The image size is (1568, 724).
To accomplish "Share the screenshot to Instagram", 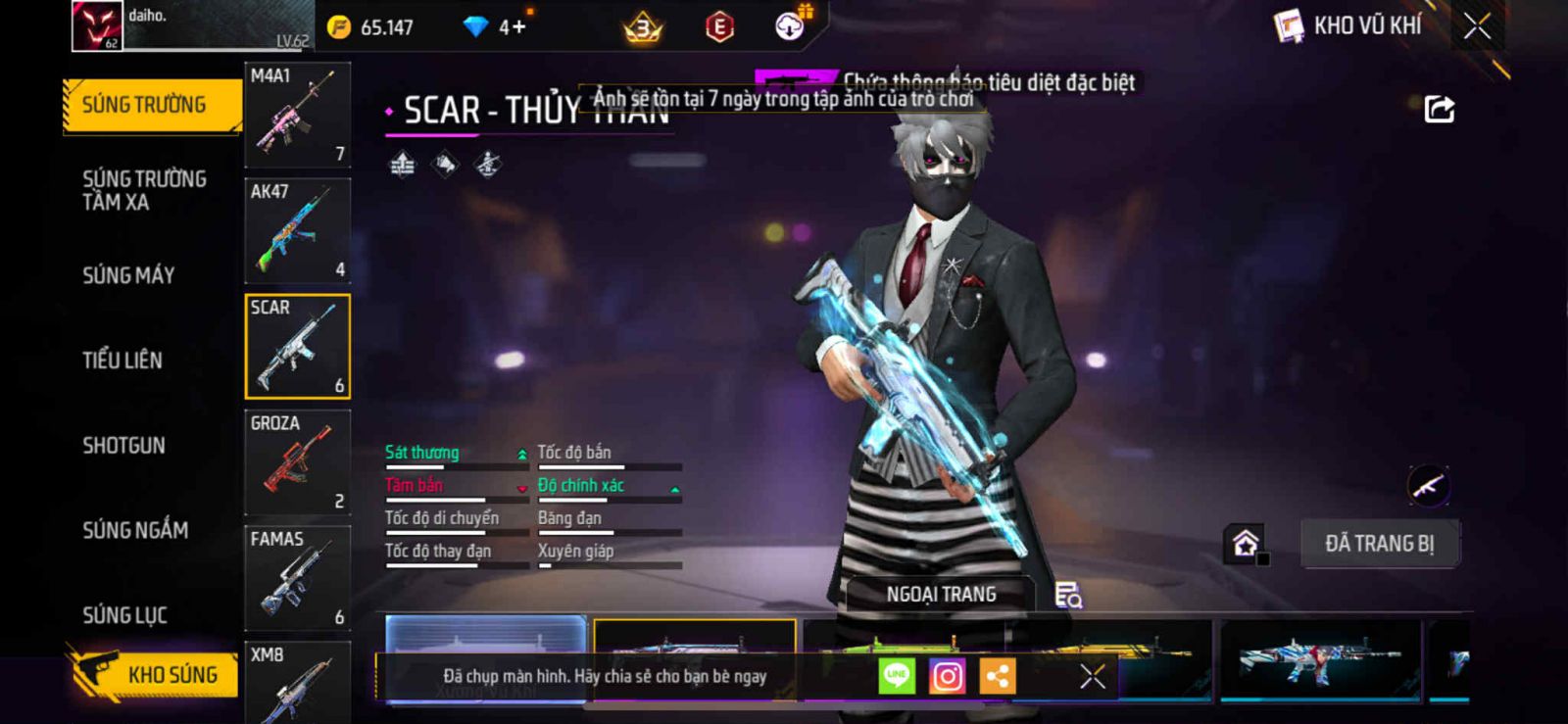I will pos(947,676).
